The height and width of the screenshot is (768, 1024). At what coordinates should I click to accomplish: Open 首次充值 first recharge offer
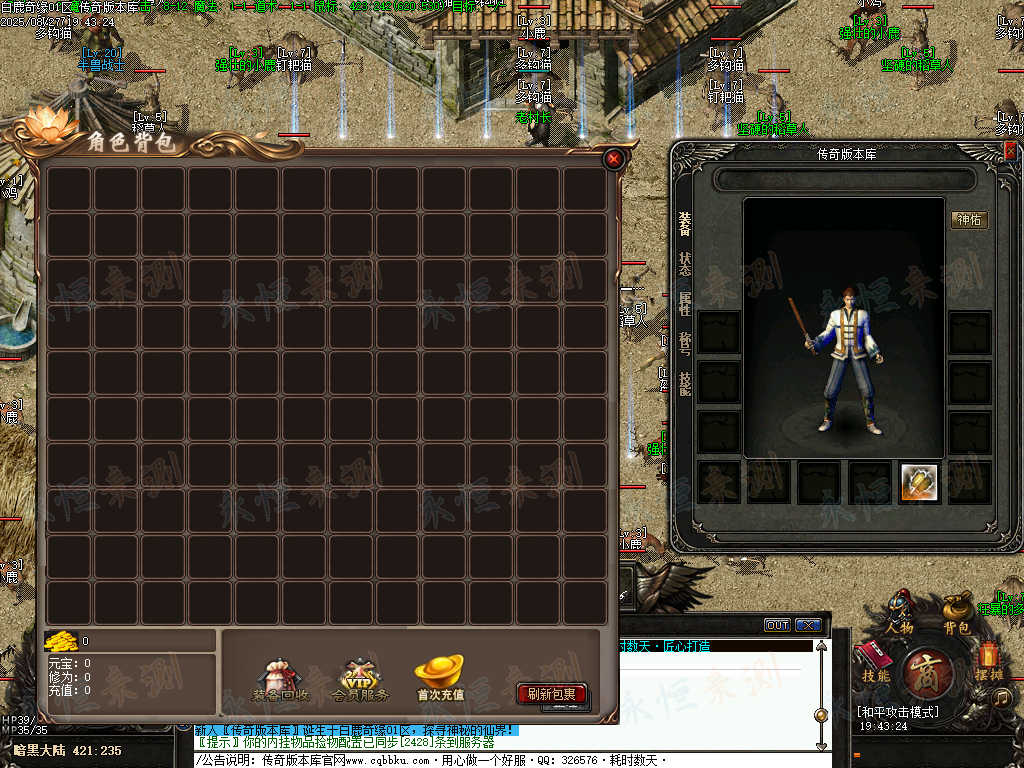tap(439, 677)
